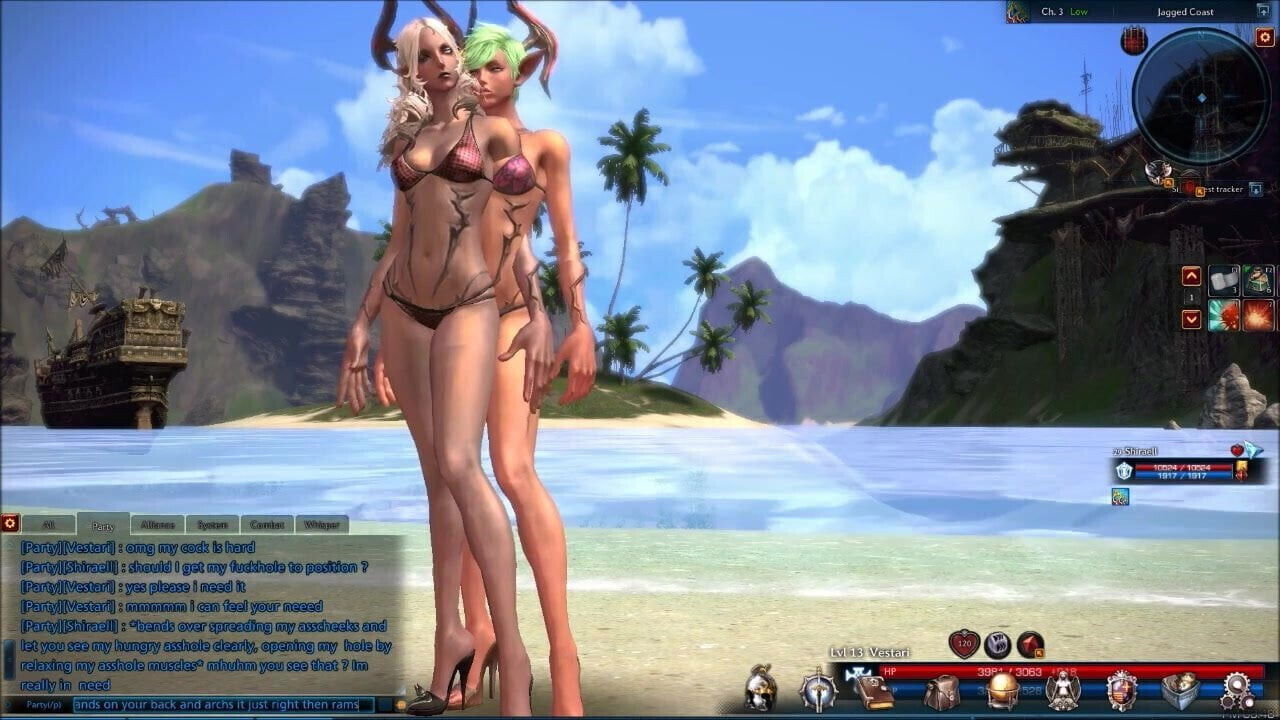Open the minimap settings gear icon

tap(1266, 37)
